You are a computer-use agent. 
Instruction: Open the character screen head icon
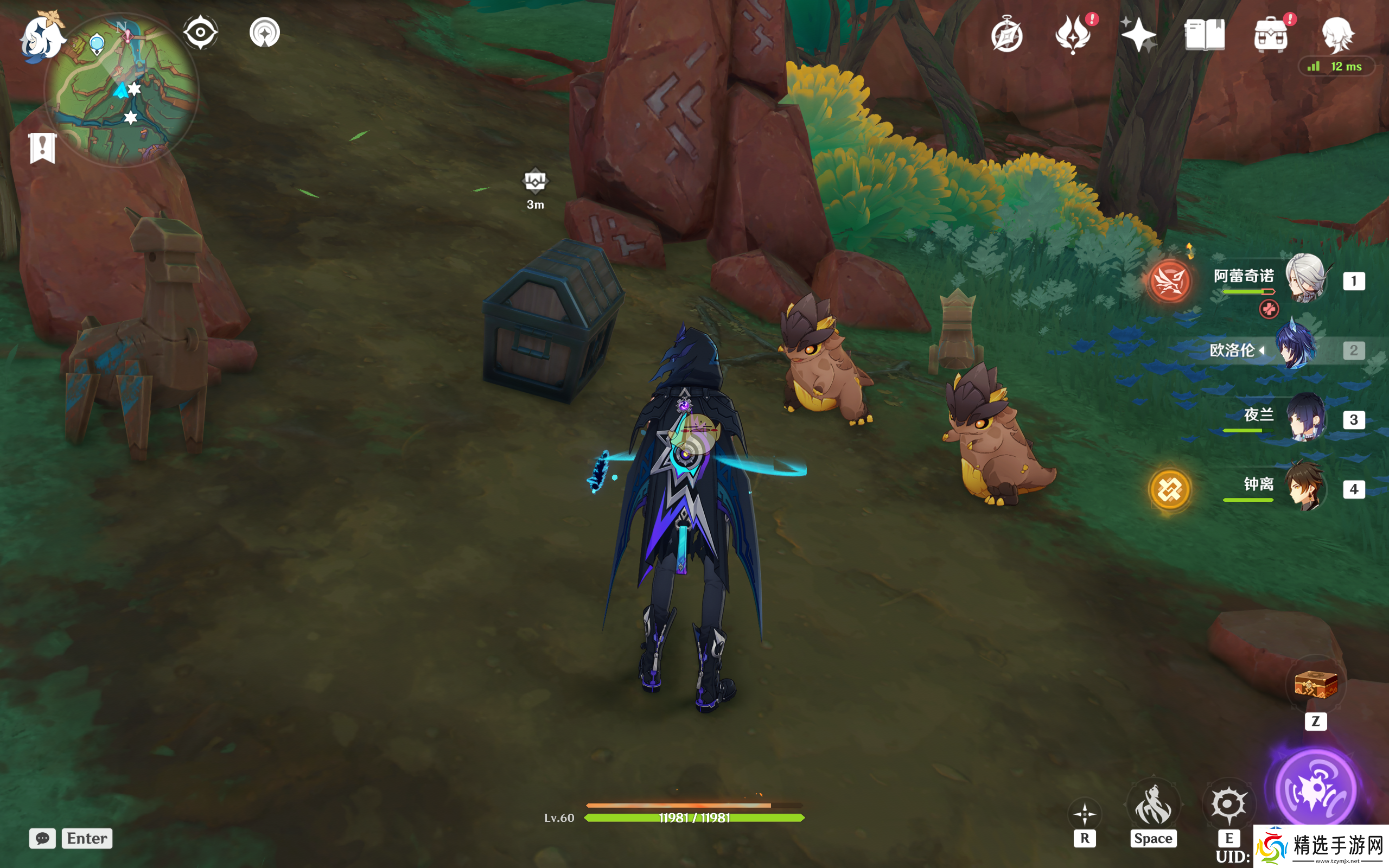pyautogui.click(x=1337, y=34)
